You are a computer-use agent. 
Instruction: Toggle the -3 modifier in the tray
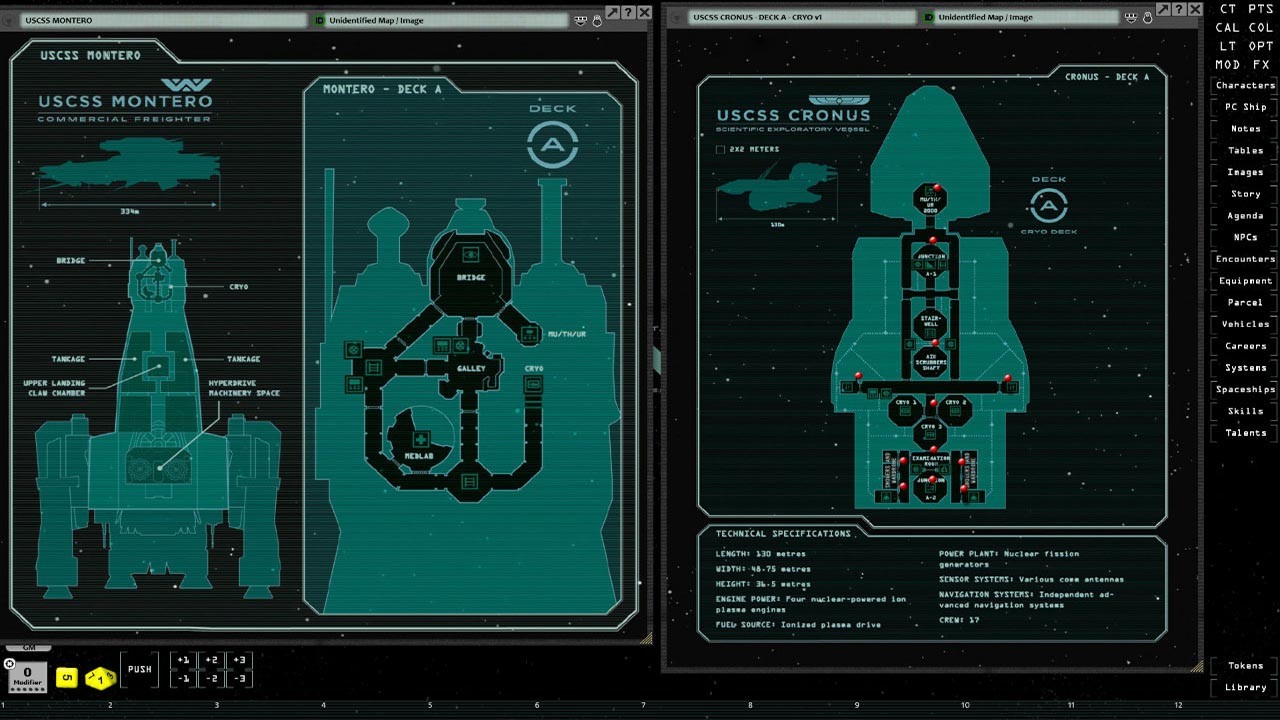point(240,678)
